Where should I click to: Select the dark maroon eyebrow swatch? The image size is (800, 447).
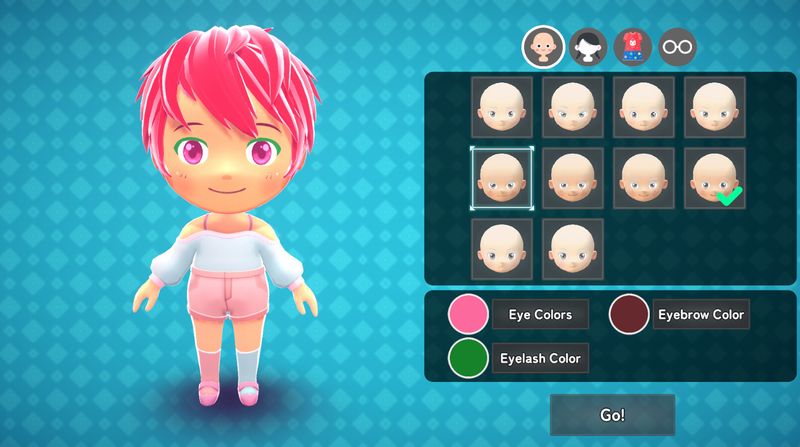click(x=629, y=315)
